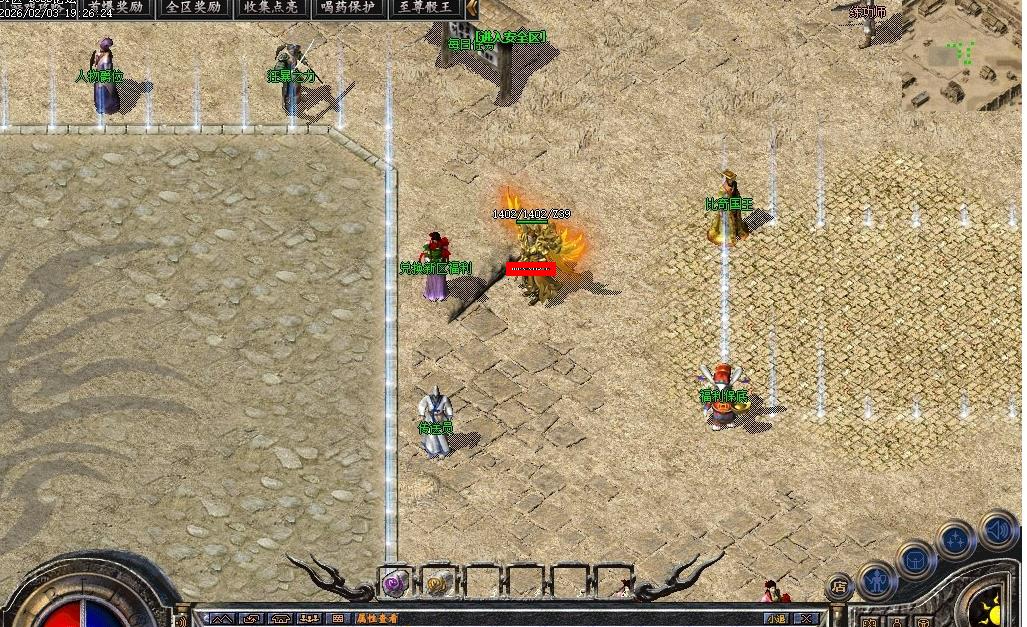
Task: Collapse the top menu bar arrow
Action: (472, 8)
